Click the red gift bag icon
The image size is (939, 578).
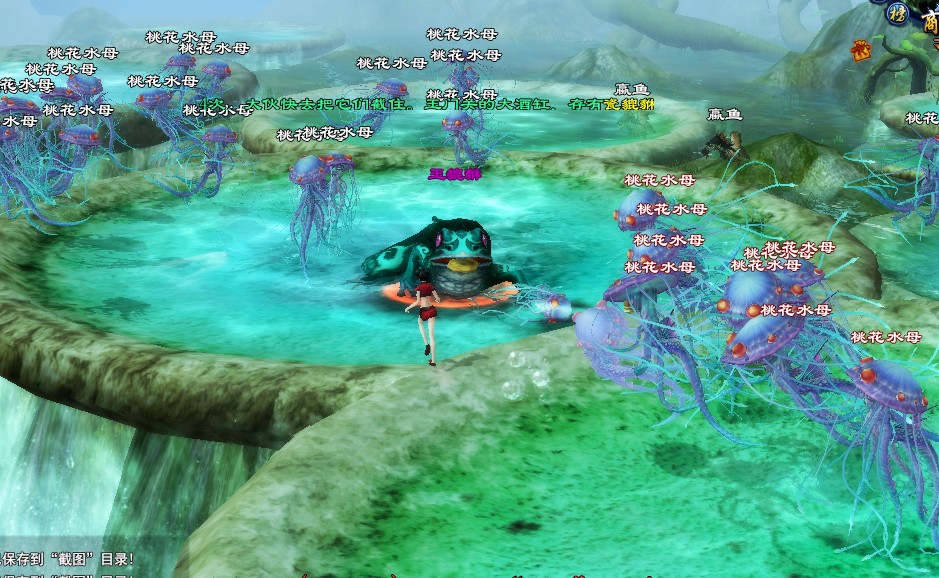pyautogui.click(x=860, y=47)
